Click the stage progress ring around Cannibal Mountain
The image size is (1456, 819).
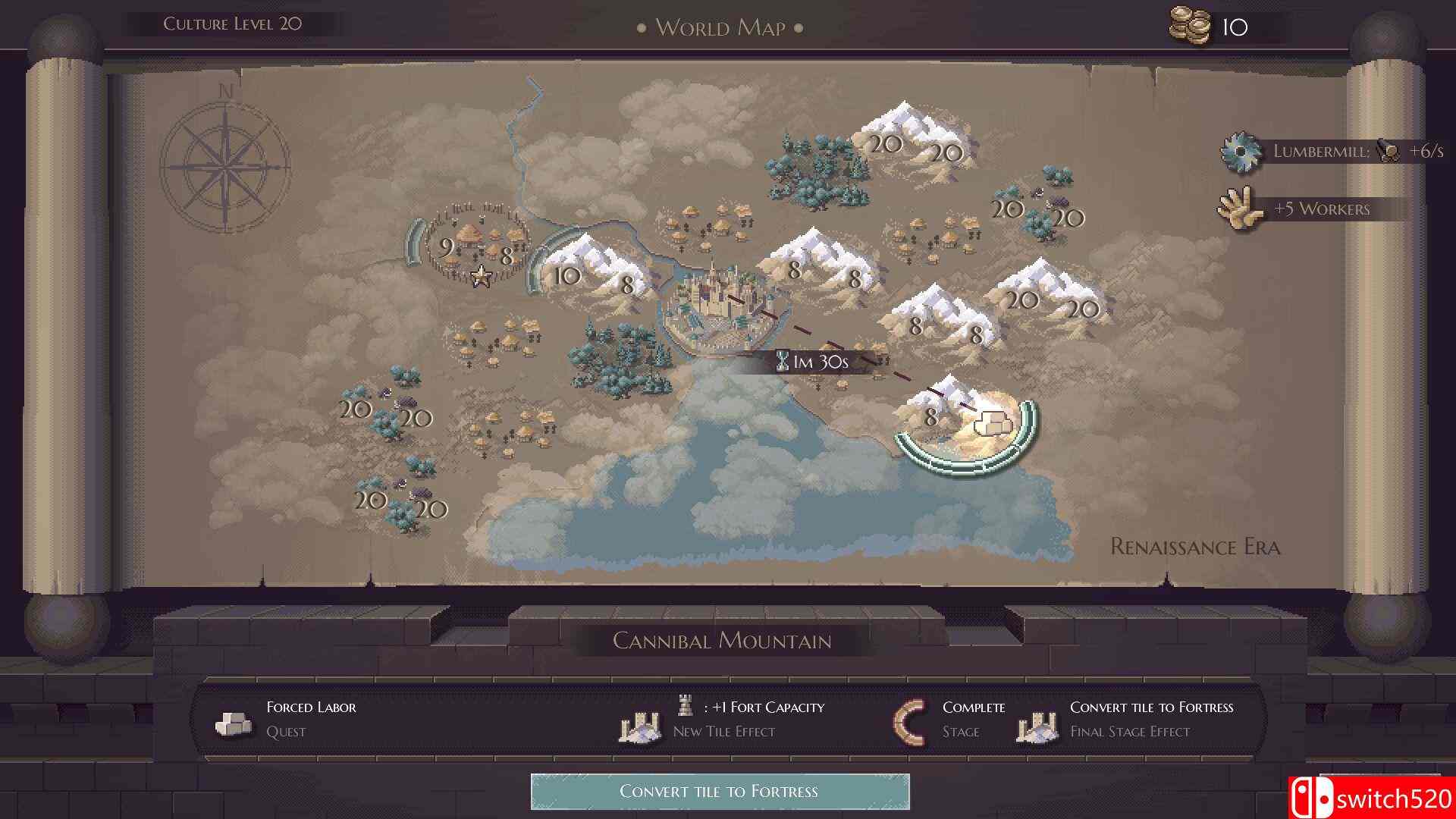click(x=964, y=465)
